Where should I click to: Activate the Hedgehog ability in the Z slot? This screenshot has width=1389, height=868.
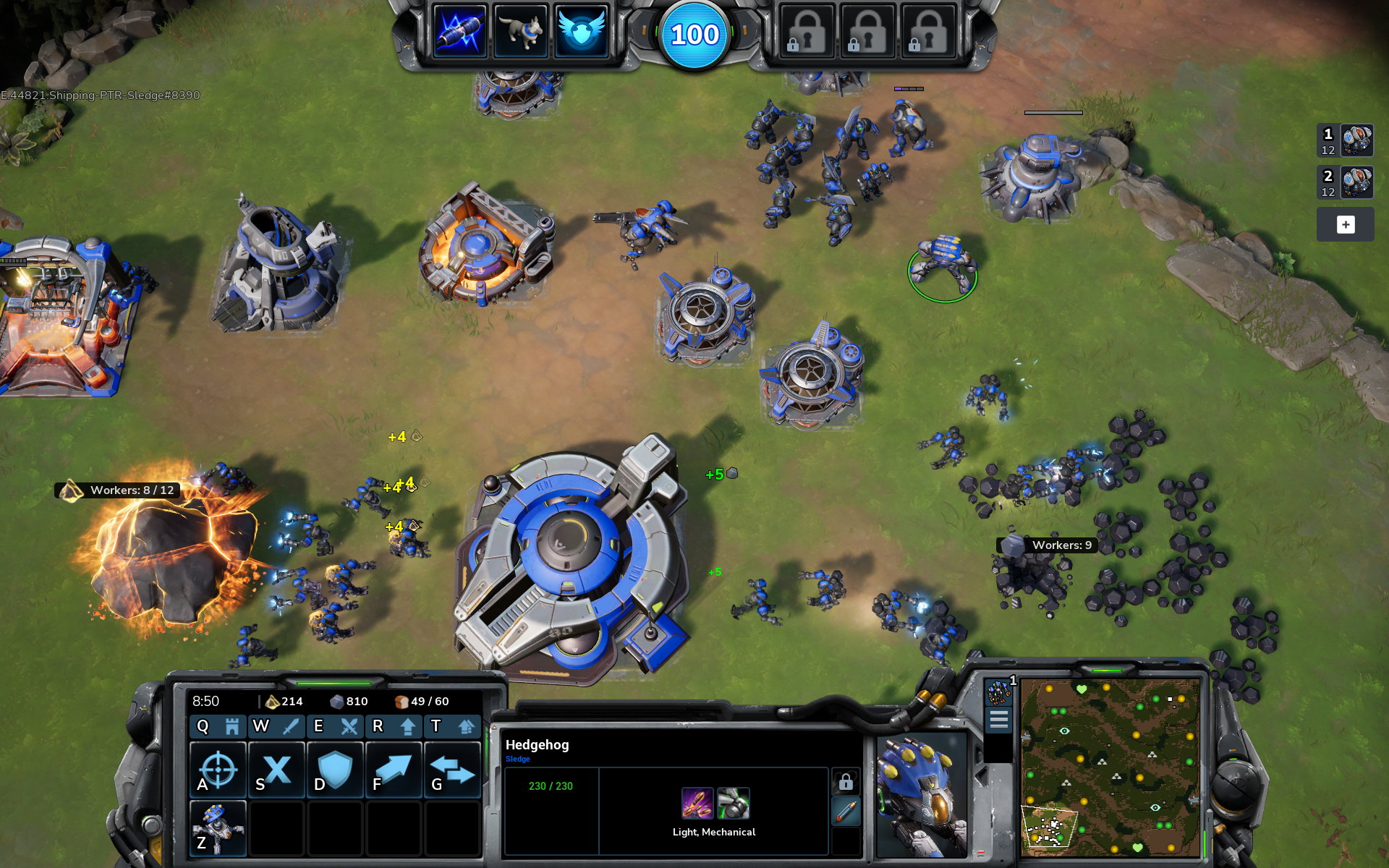click(x=218, y=828)
